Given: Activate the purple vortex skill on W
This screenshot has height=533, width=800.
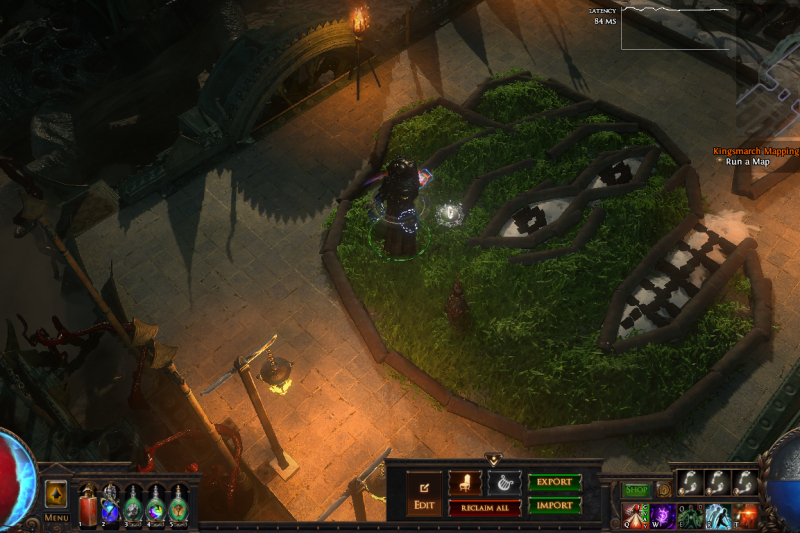Looking at the screenshot, I should coord(663,514).
